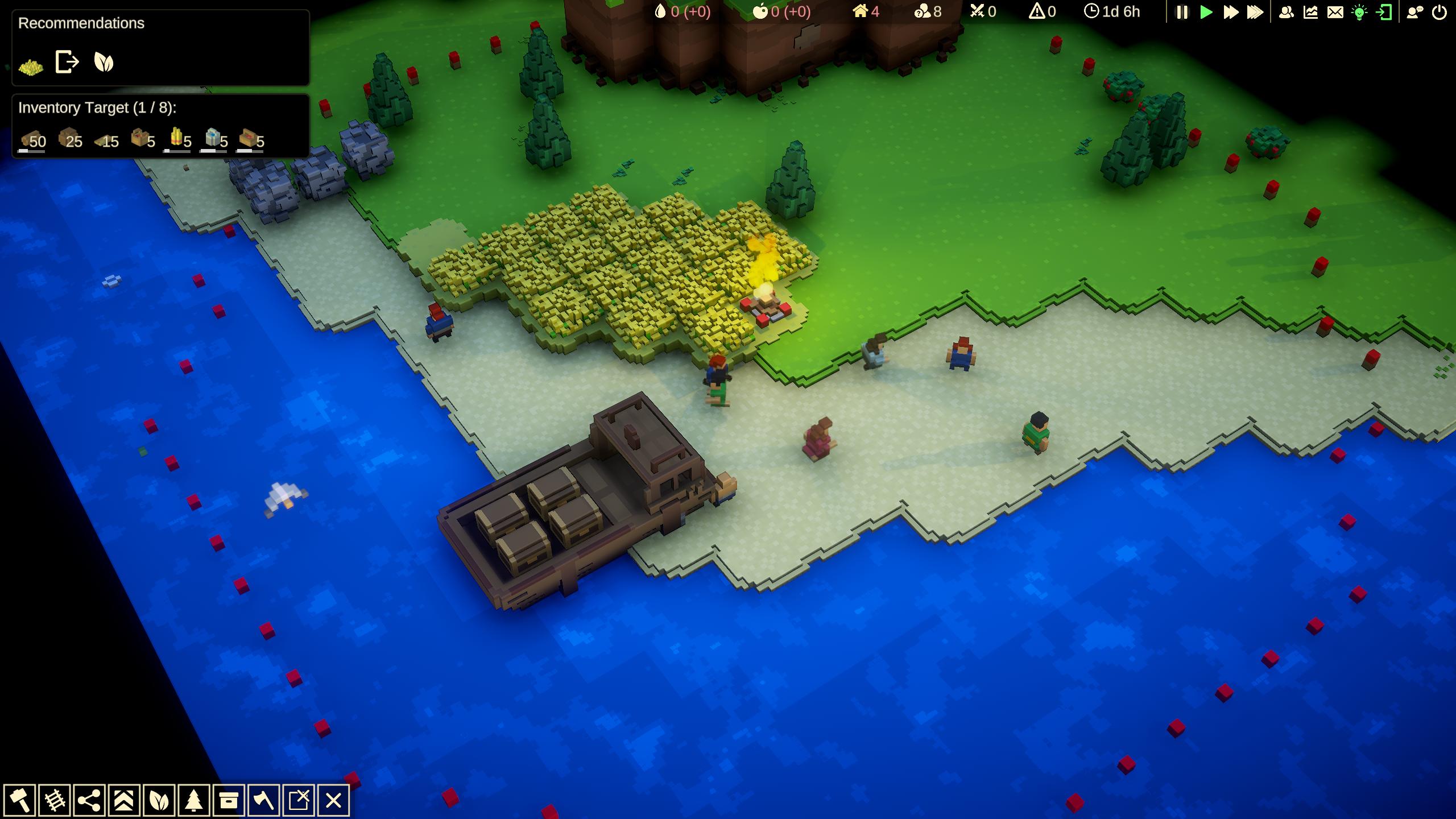Image resolution: width=1456 pixels, height=819 pixels.
Task: Activate the triple-arrow fastest speed
Action: coord(1255,12)
